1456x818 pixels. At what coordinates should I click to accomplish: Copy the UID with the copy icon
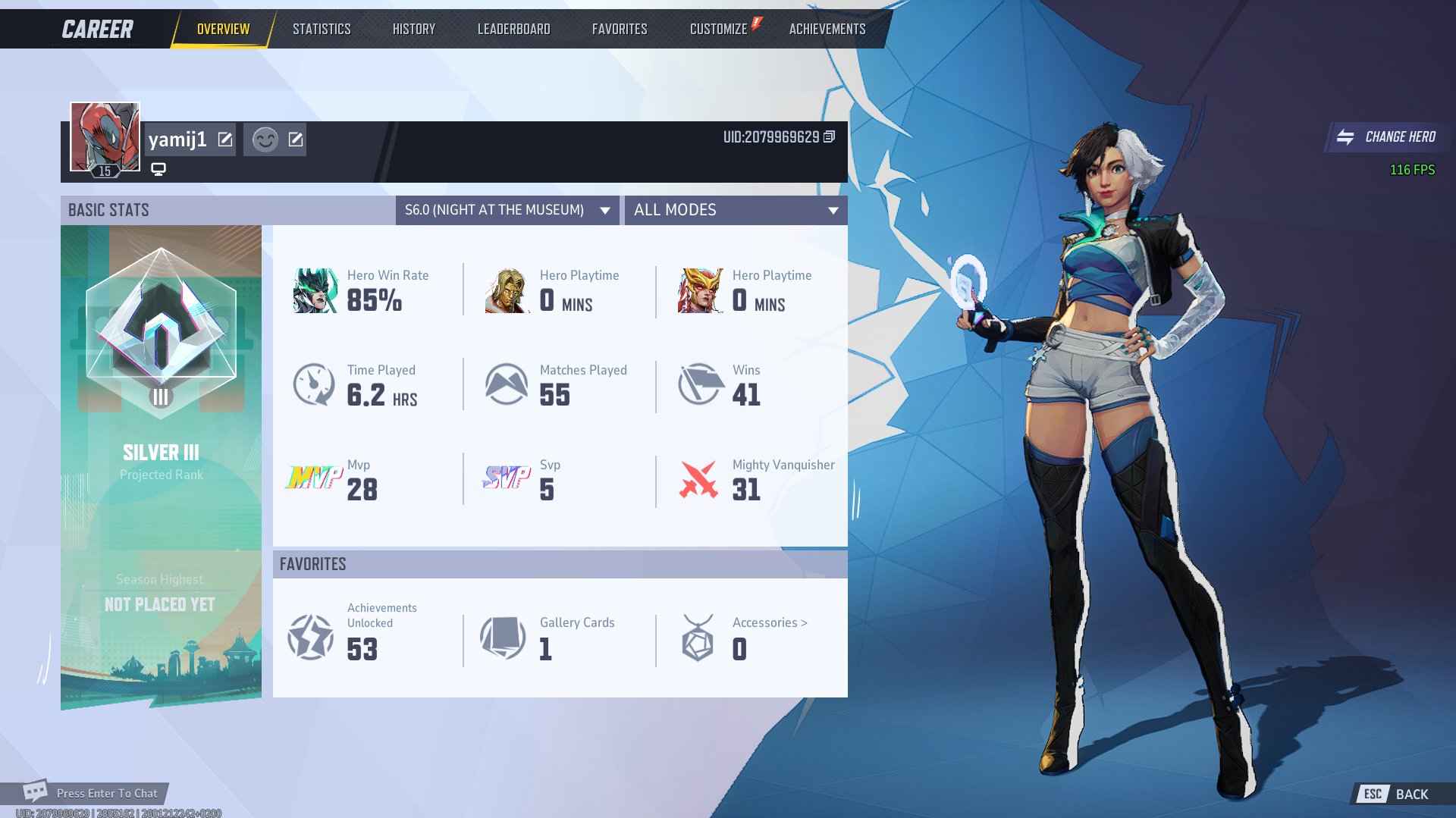(830, 138)
